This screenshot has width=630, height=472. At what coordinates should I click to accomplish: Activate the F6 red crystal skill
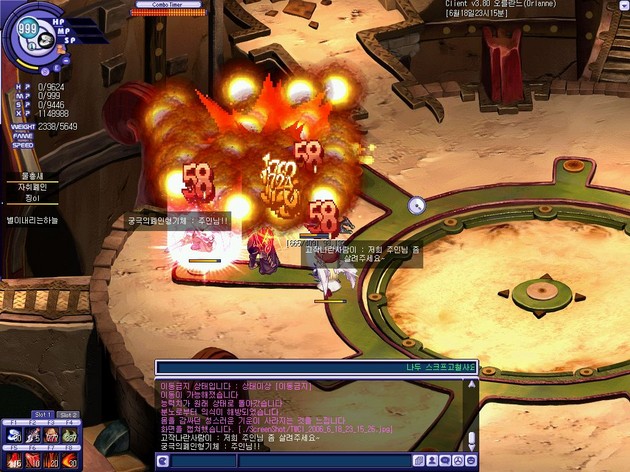(32, 461)
